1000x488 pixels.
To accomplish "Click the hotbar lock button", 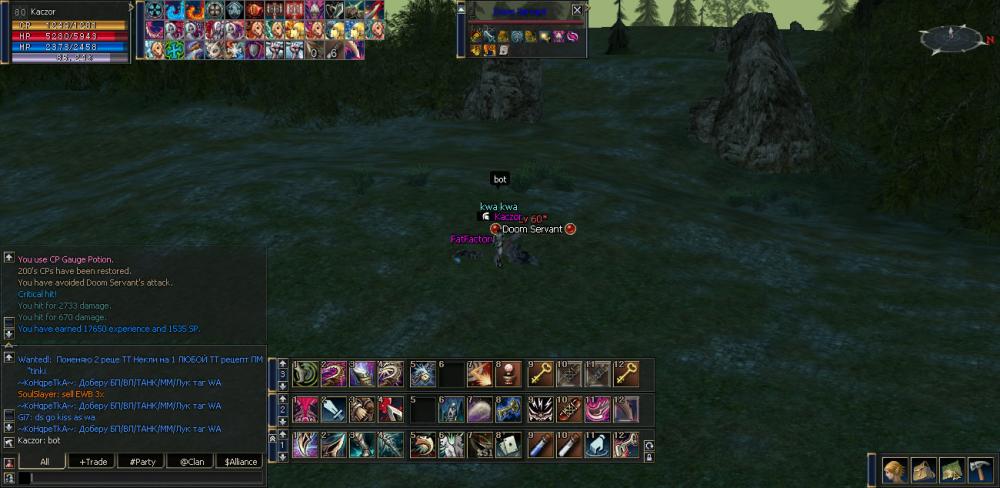I will pos(649,457).
